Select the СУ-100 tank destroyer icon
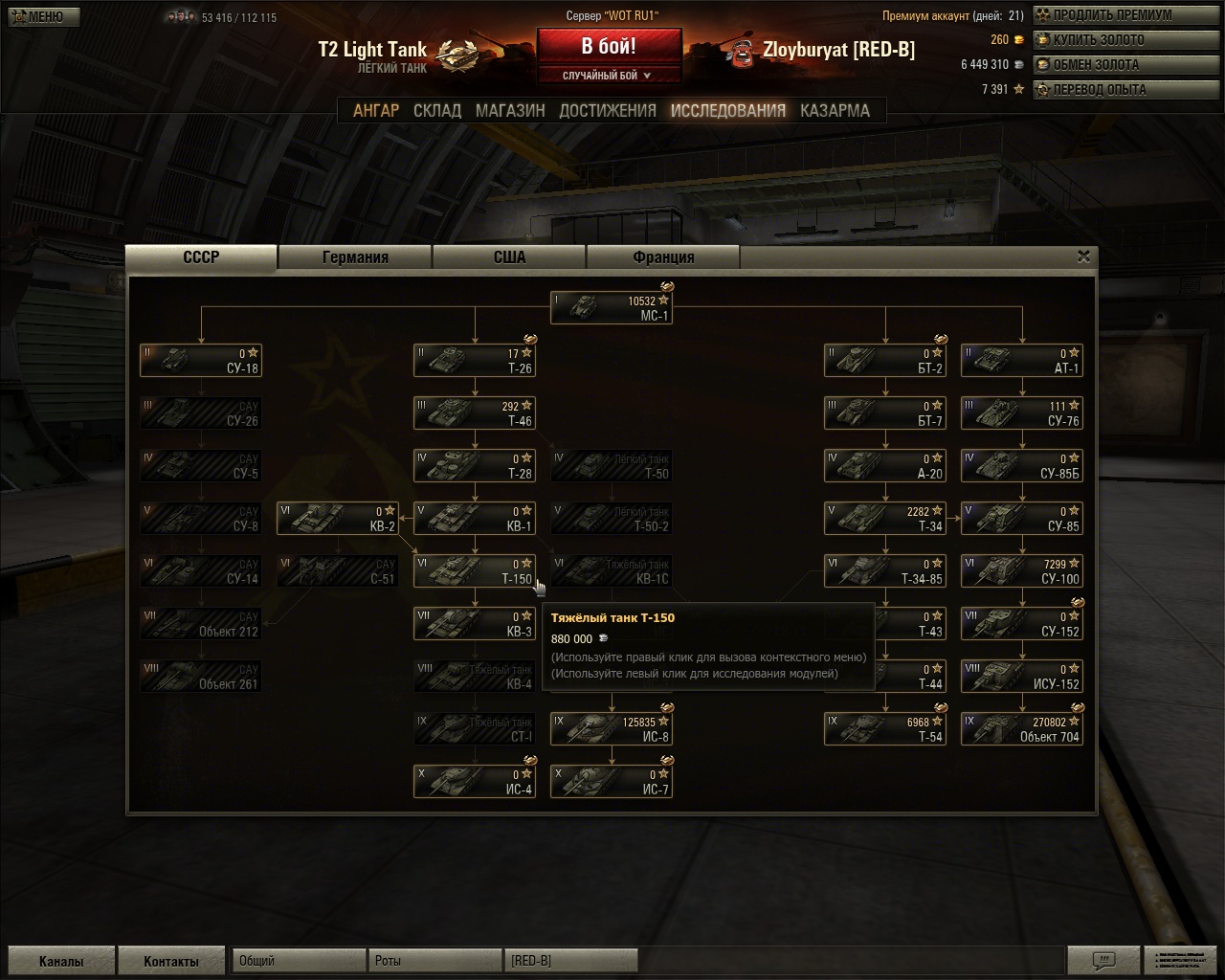This screenshot has height=980, width=1225. click(1021, 570)
